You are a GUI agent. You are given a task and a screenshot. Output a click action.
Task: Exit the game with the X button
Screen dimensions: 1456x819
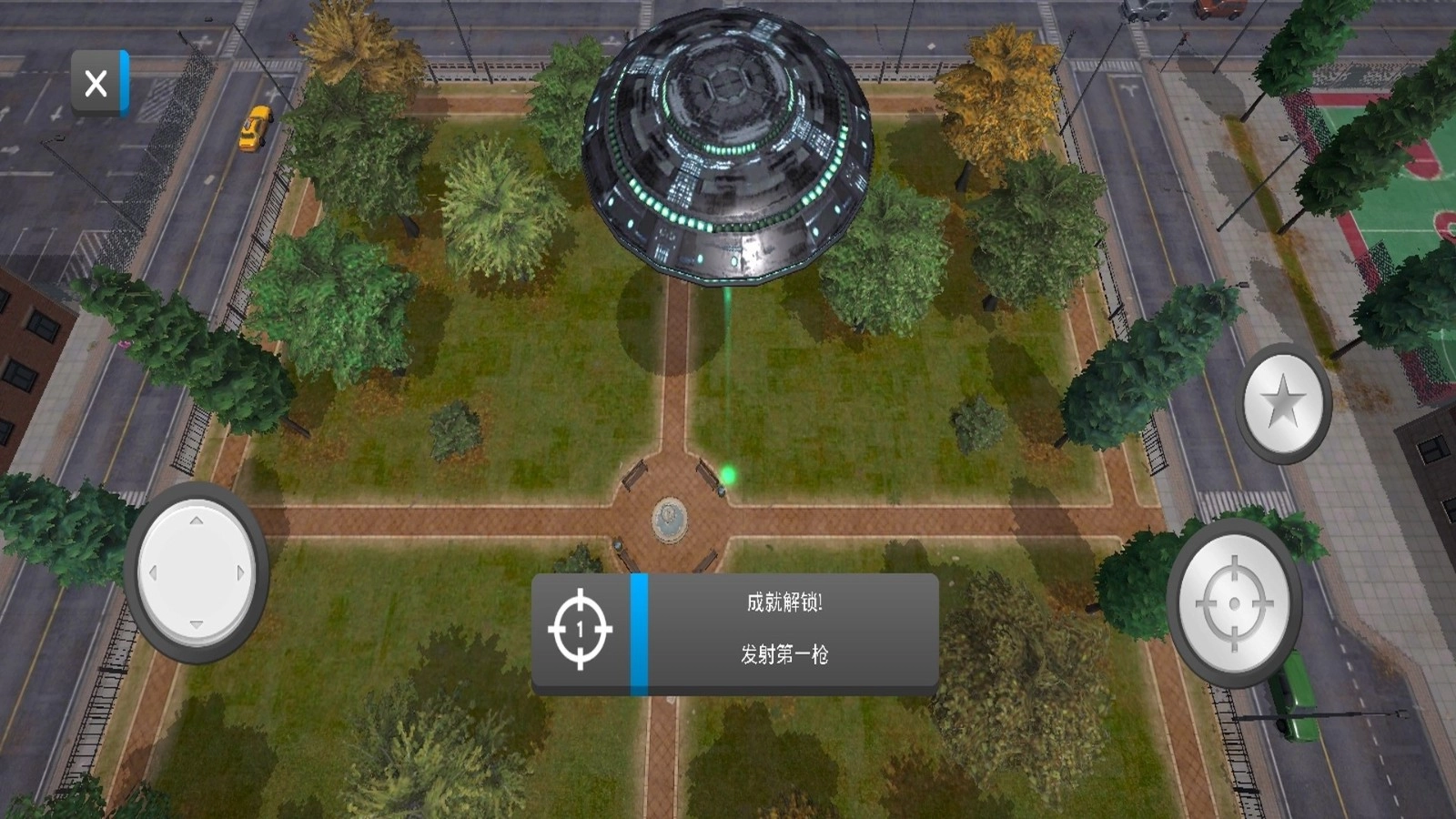pos(96,82)
